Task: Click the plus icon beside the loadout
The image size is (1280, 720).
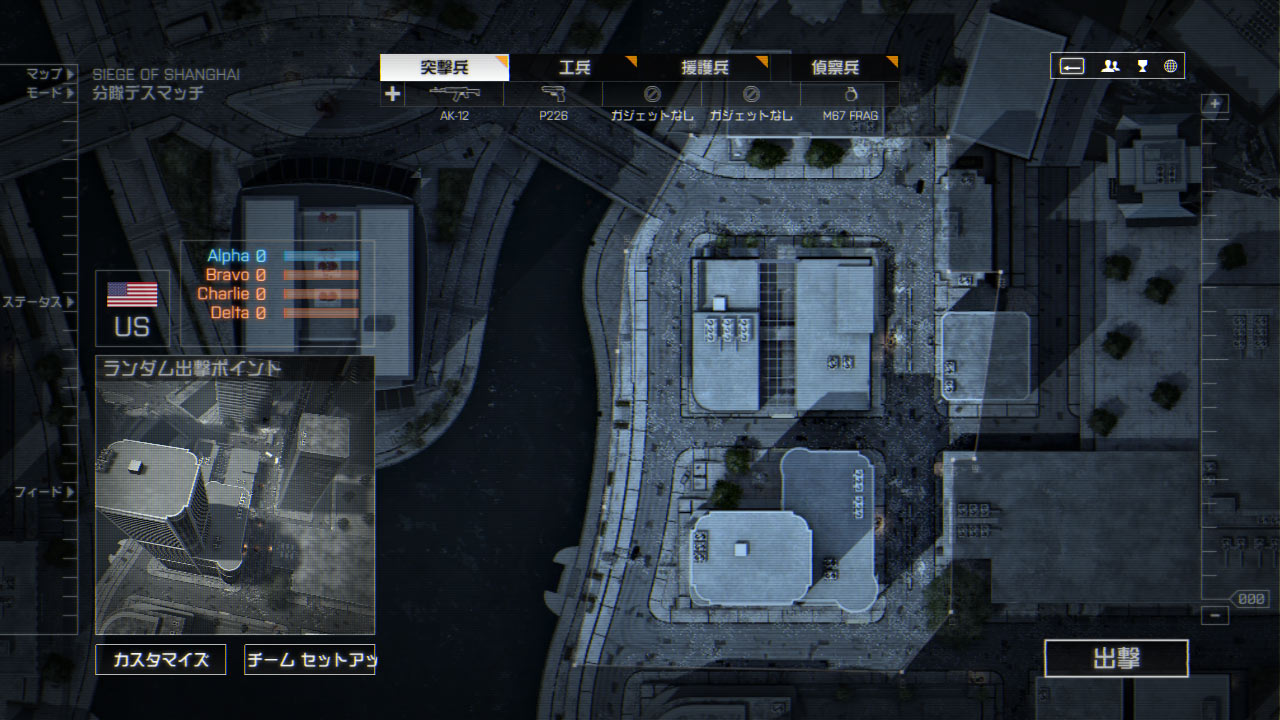Action: coord(392,94)
